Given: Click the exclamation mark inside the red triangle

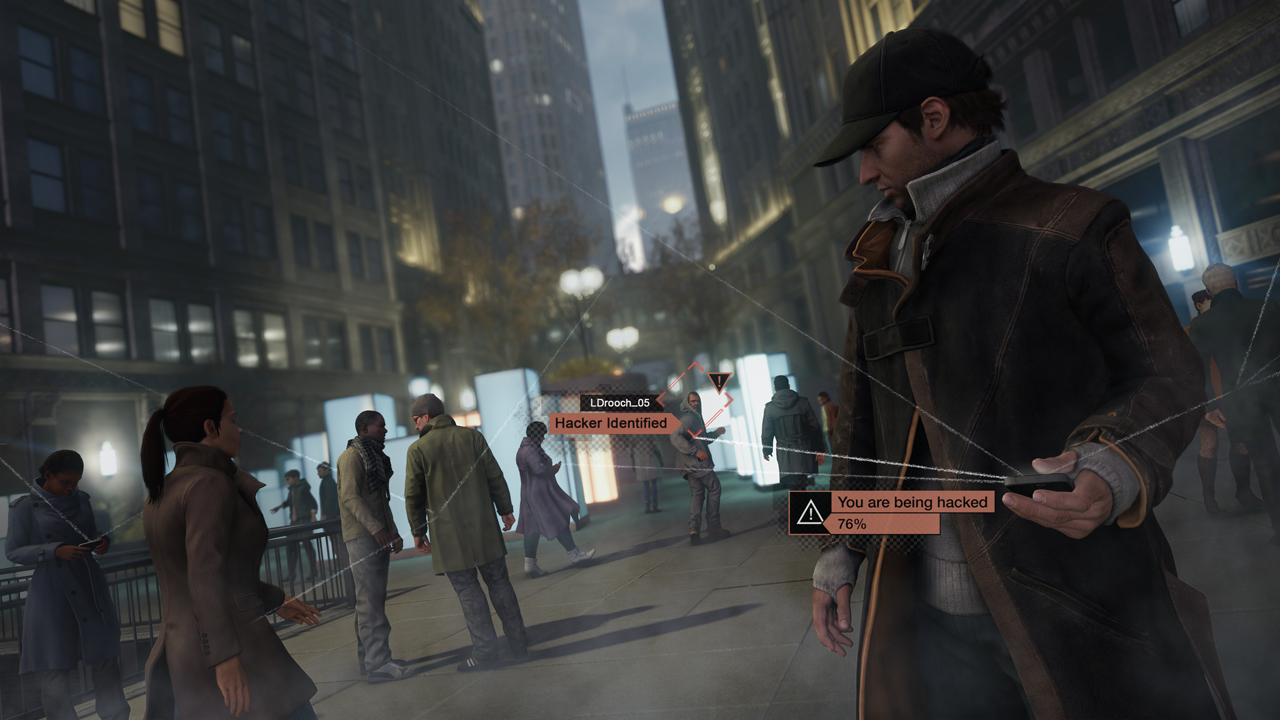Looking at the screenshot, I should coord(719,381).
